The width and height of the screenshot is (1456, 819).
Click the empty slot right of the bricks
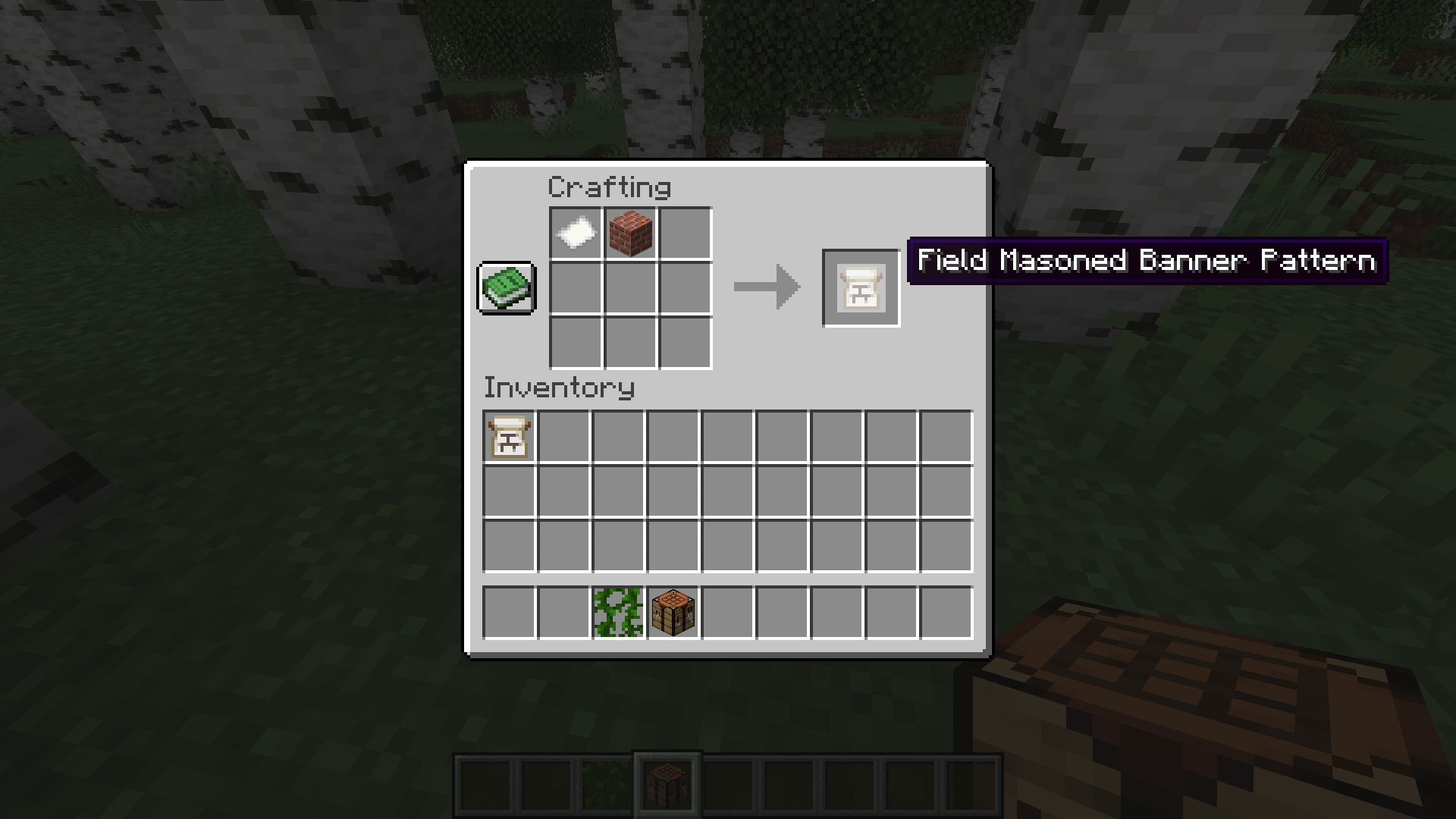coord(684,233)
